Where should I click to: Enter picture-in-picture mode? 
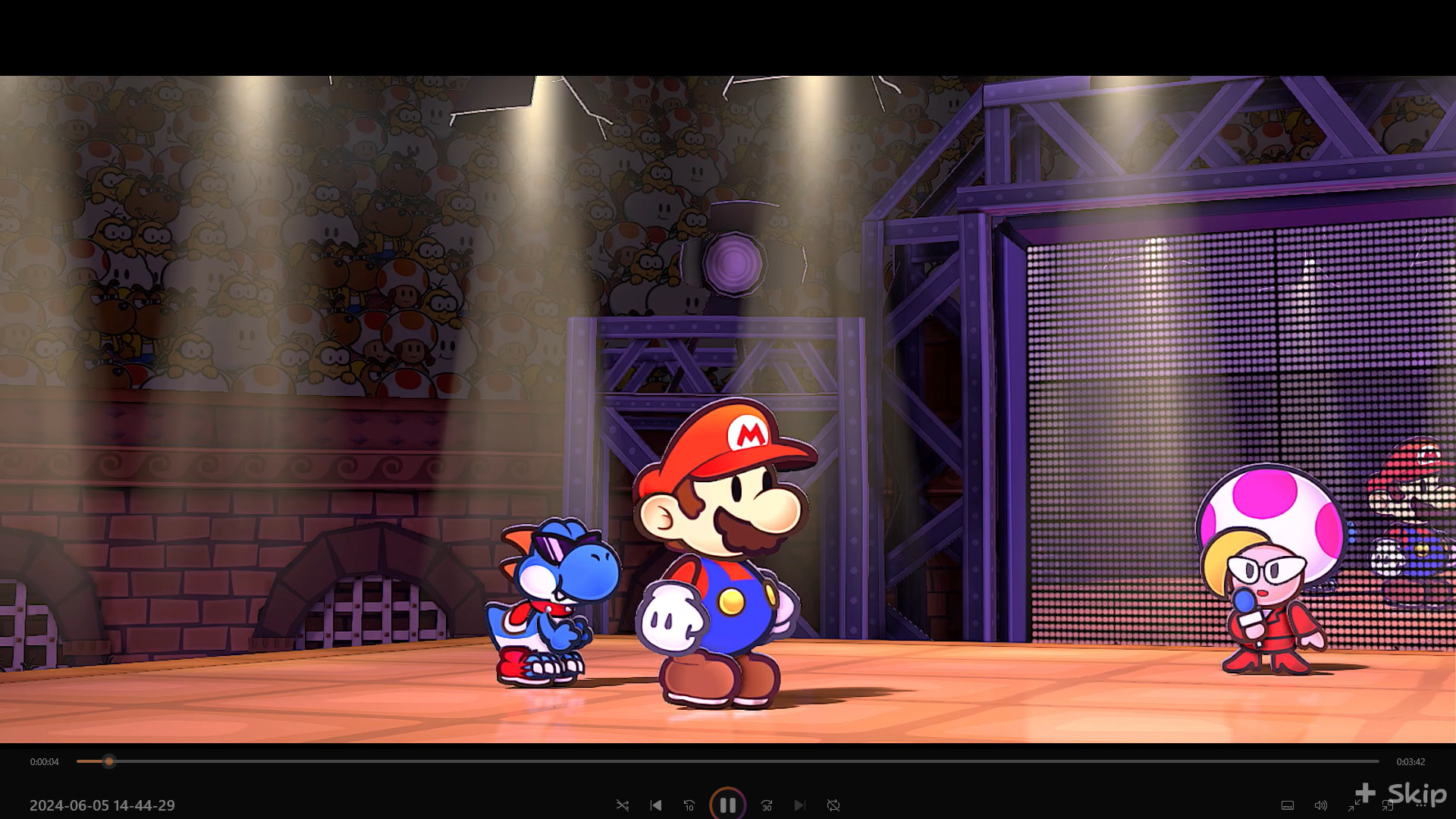[1388, 806]
